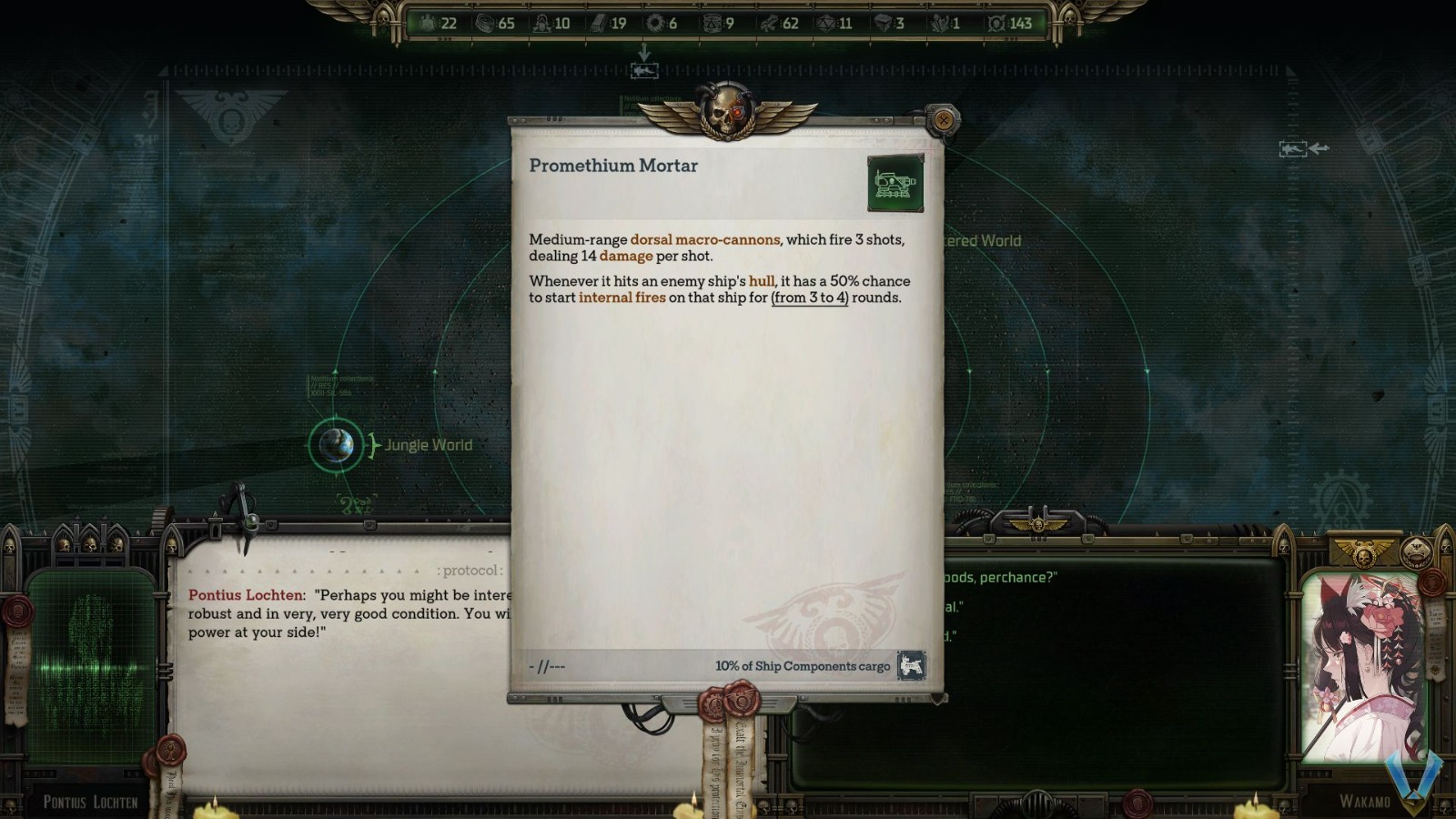Click the internal fires highlighted keyword
This screenshot has width=1456, height=819.
622,298
